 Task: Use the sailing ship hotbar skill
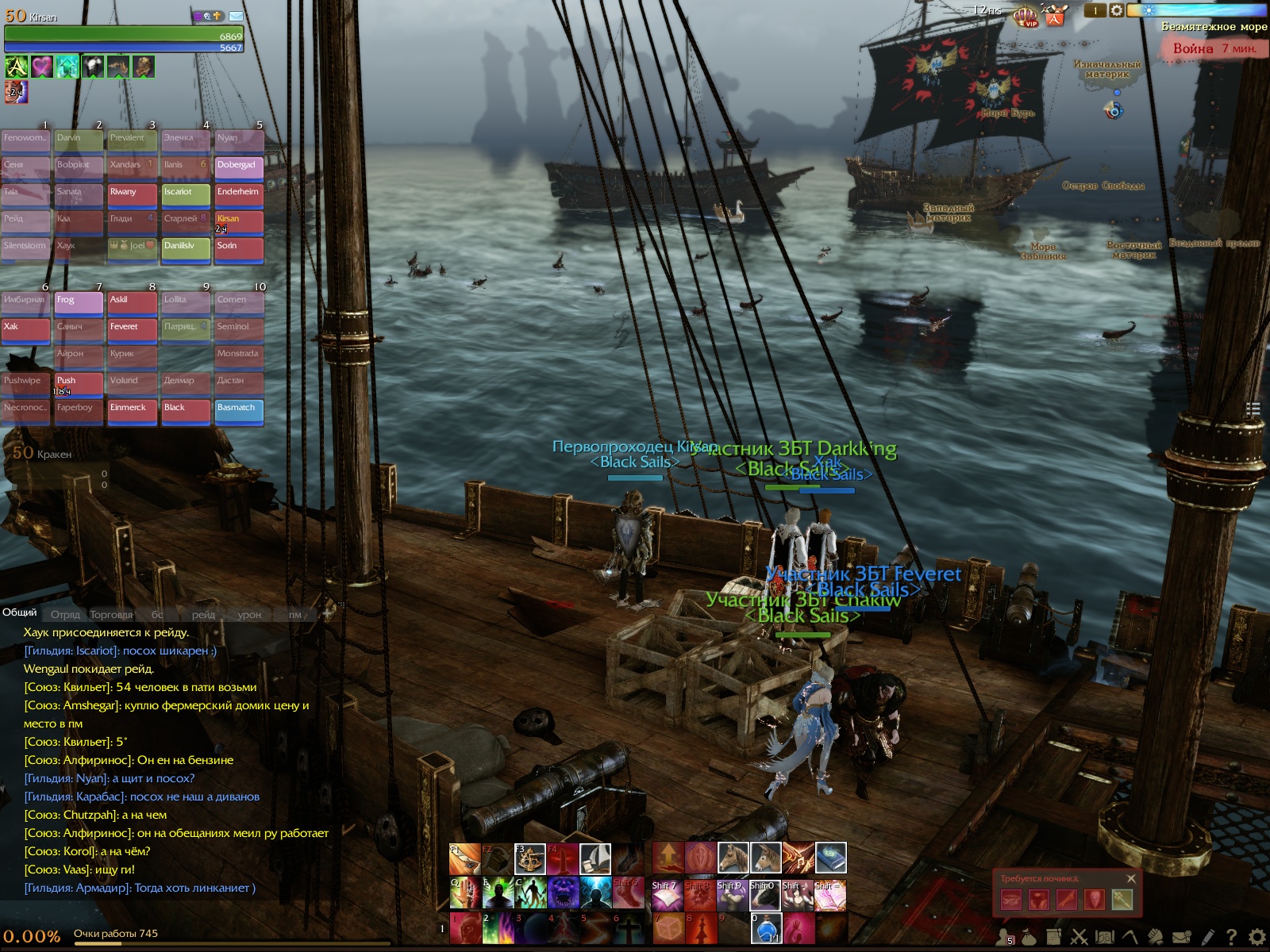[595, 858]
